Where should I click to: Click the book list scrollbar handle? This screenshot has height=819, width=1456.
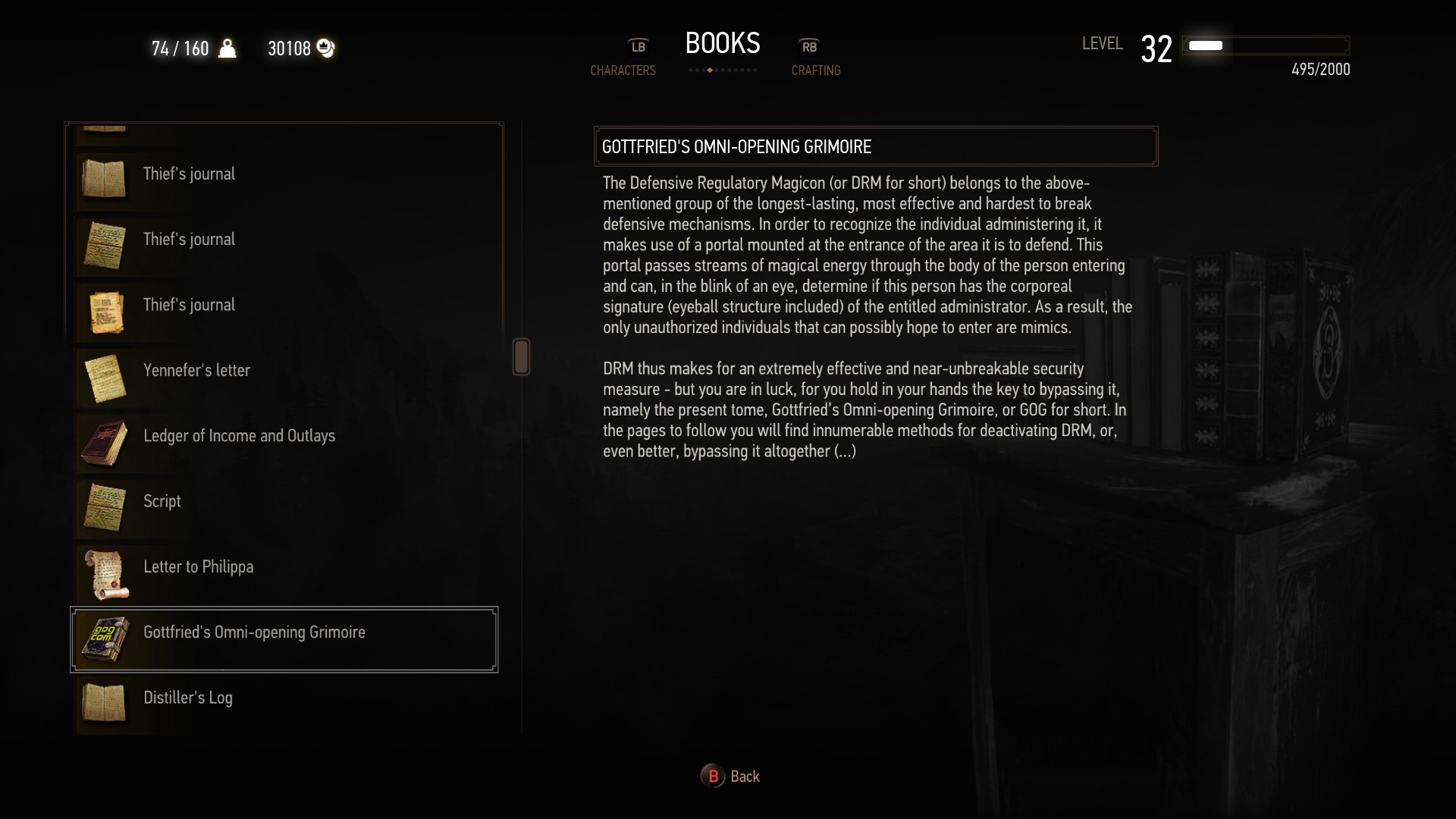coord(521,356)
